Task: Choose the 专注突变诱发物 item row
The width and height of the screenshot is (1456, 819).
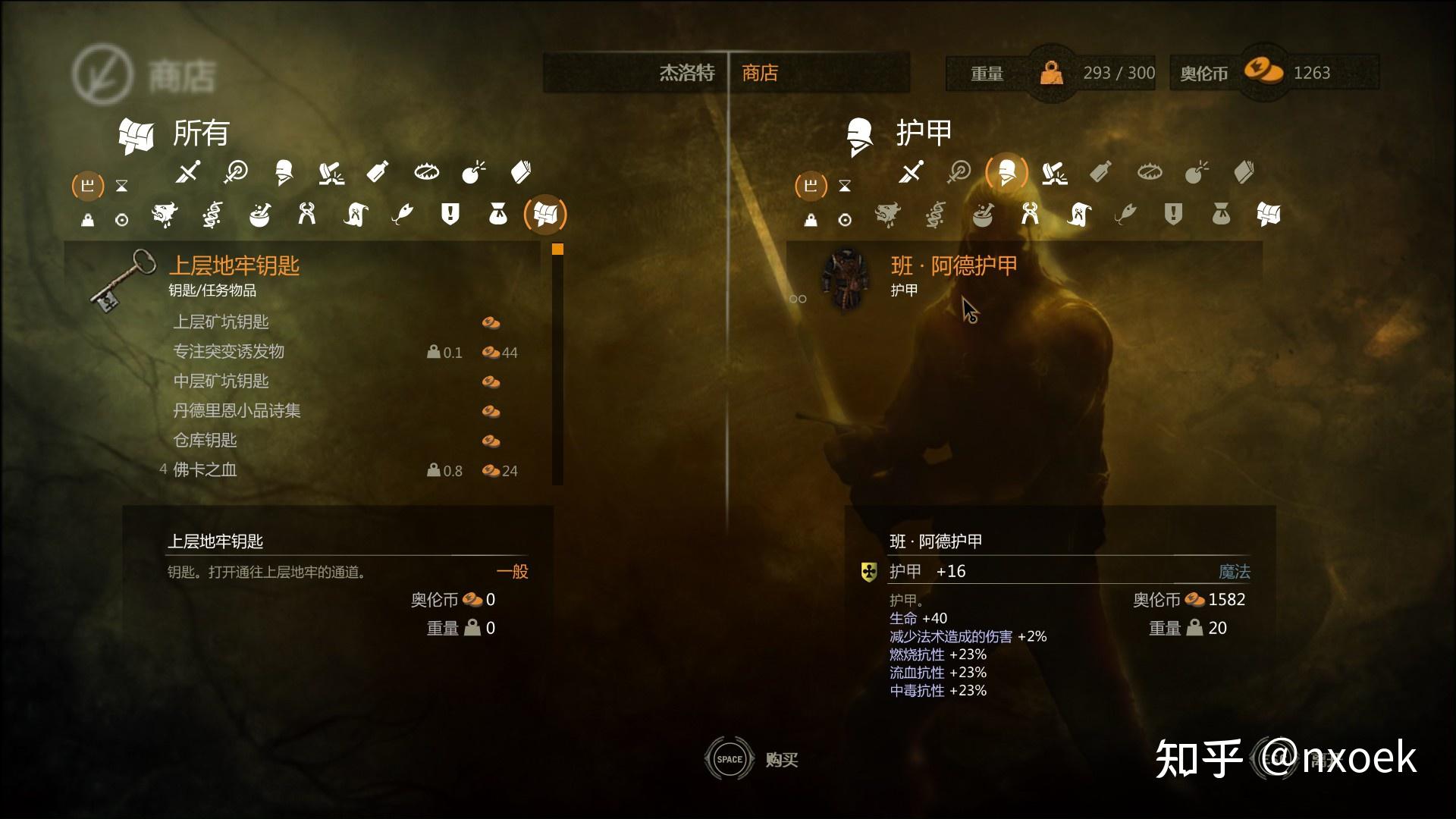Action: click(228, 352)
